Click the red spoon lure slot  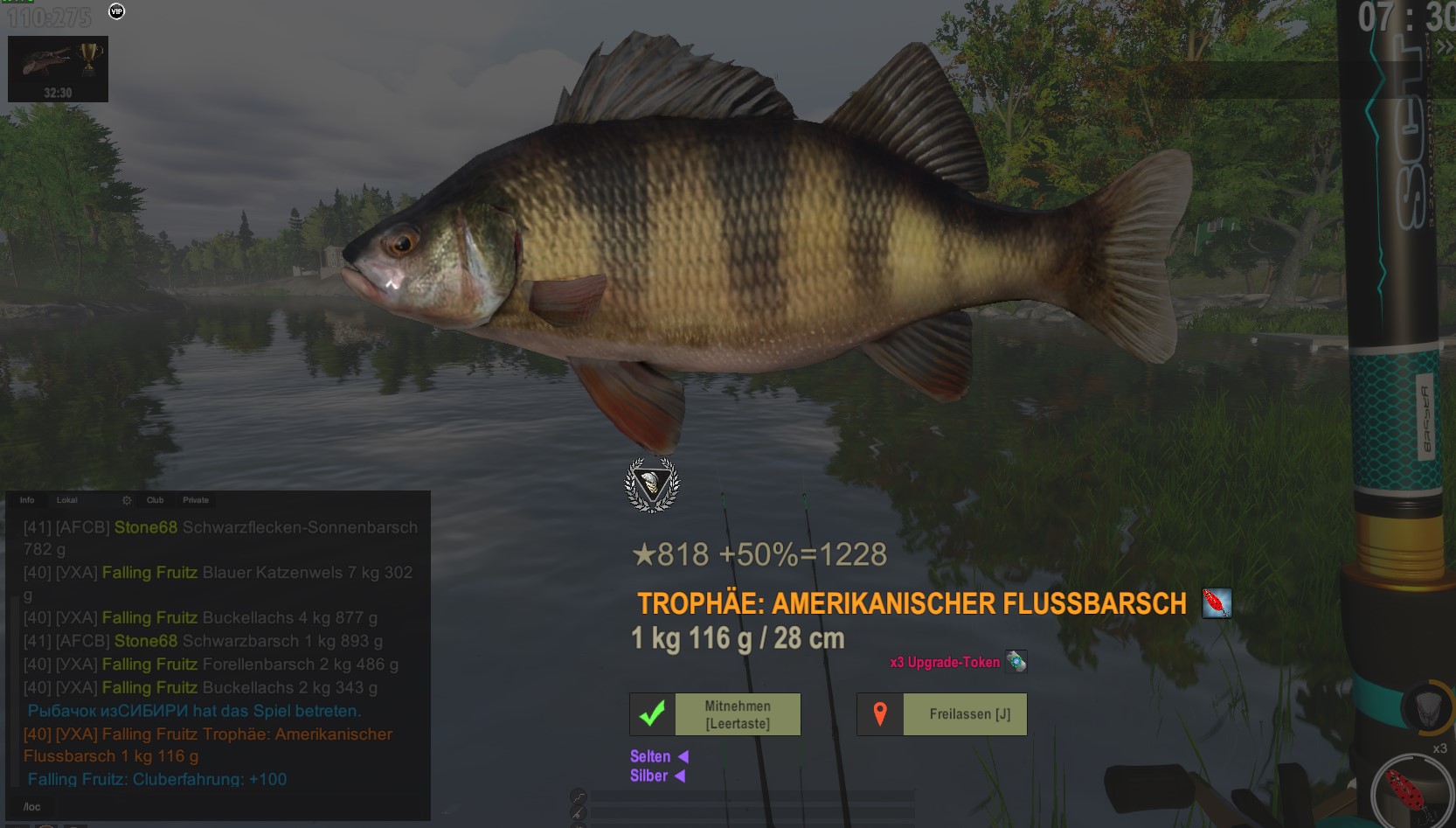1409,793
